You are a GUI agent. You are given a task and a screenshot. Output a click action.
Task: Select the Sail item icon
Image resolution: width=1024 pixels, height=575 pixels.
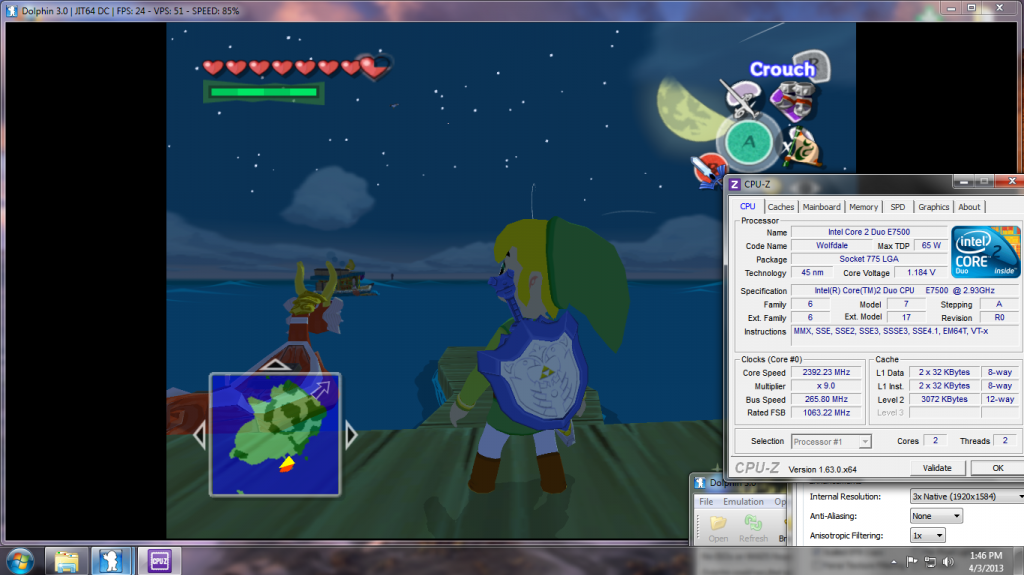pyautogui.click(x=801, y=148)
